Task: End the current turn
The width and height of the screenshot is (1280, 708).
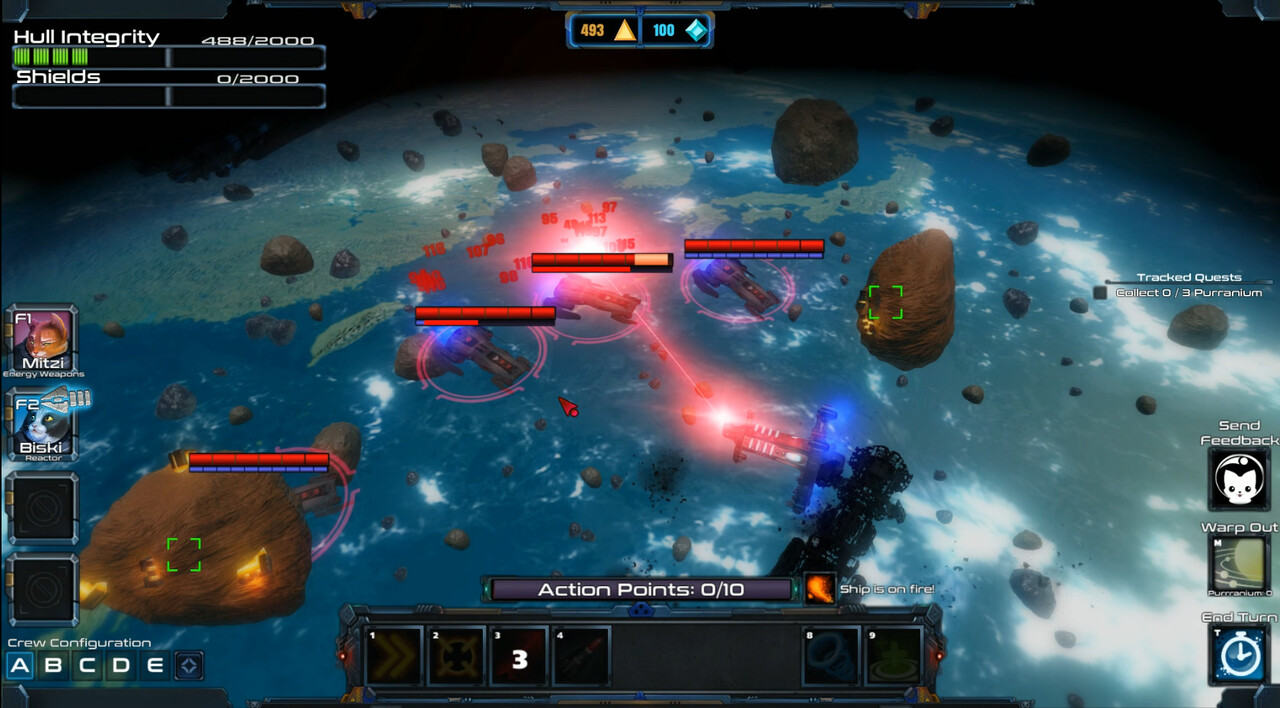Action: (1239, 654)
